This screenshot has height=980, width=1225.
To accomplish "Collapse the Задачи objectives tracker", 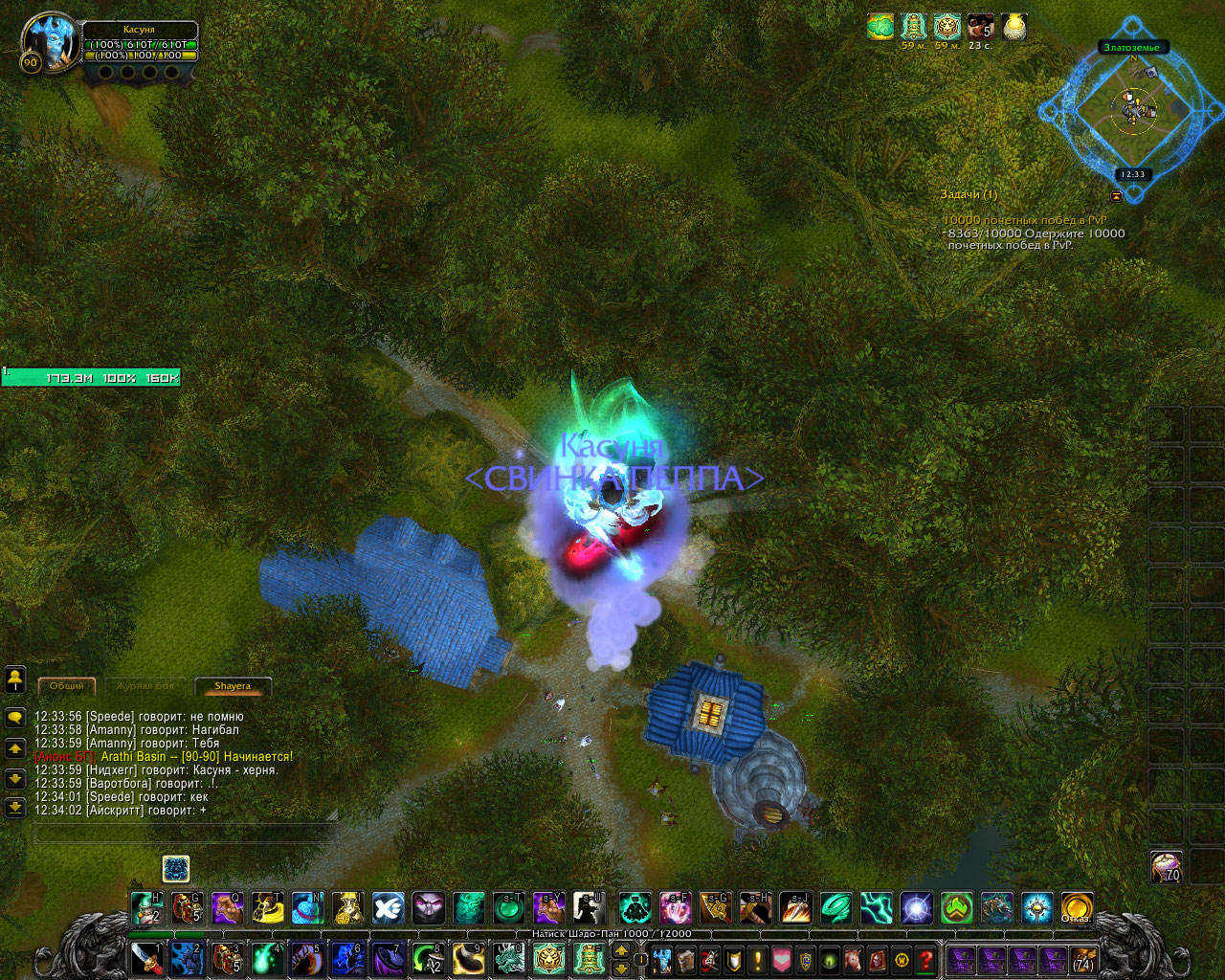I will (x=1116, y=196).
